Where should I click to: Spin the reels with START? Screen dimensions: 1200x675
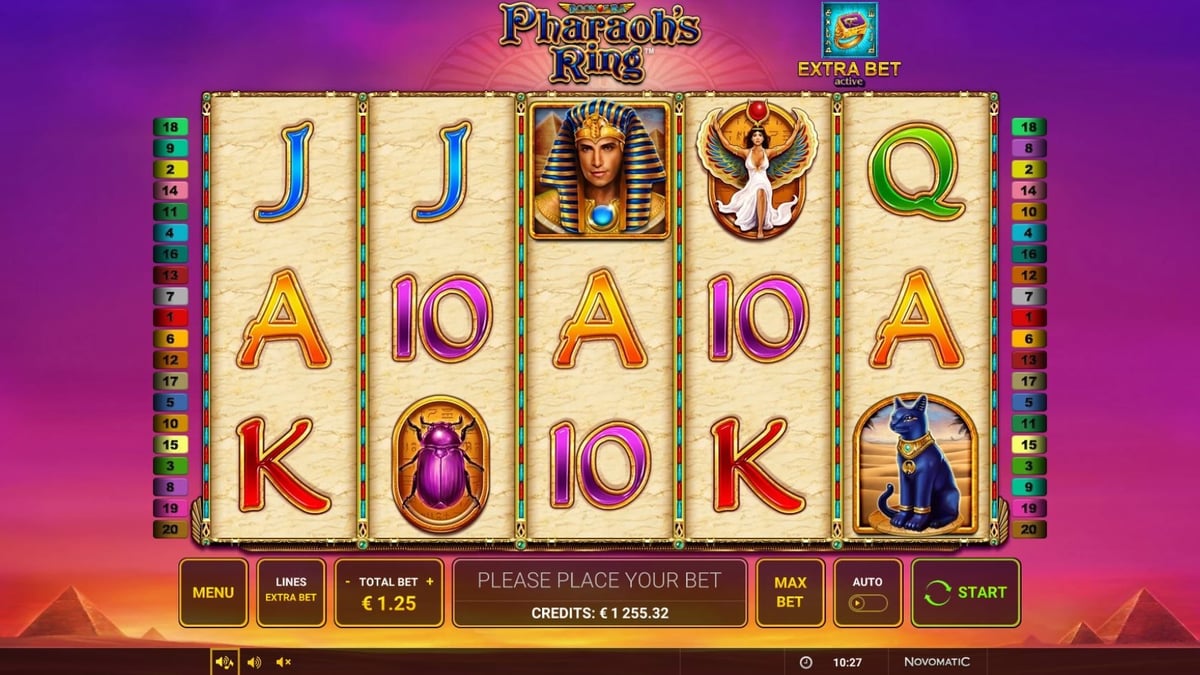click(x=965, y=592)
